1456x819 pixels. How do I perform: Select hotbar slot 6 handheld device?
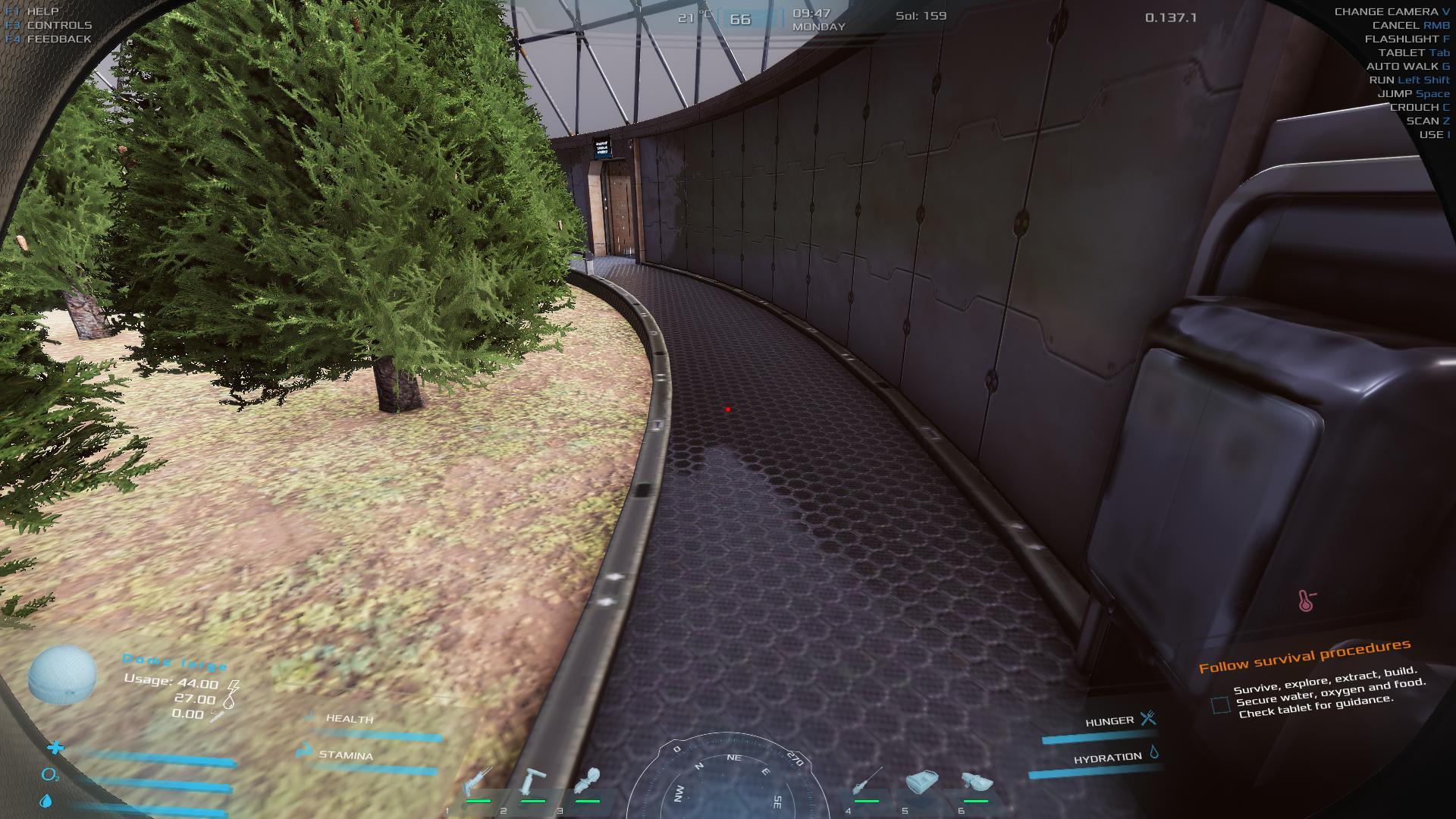977,782
